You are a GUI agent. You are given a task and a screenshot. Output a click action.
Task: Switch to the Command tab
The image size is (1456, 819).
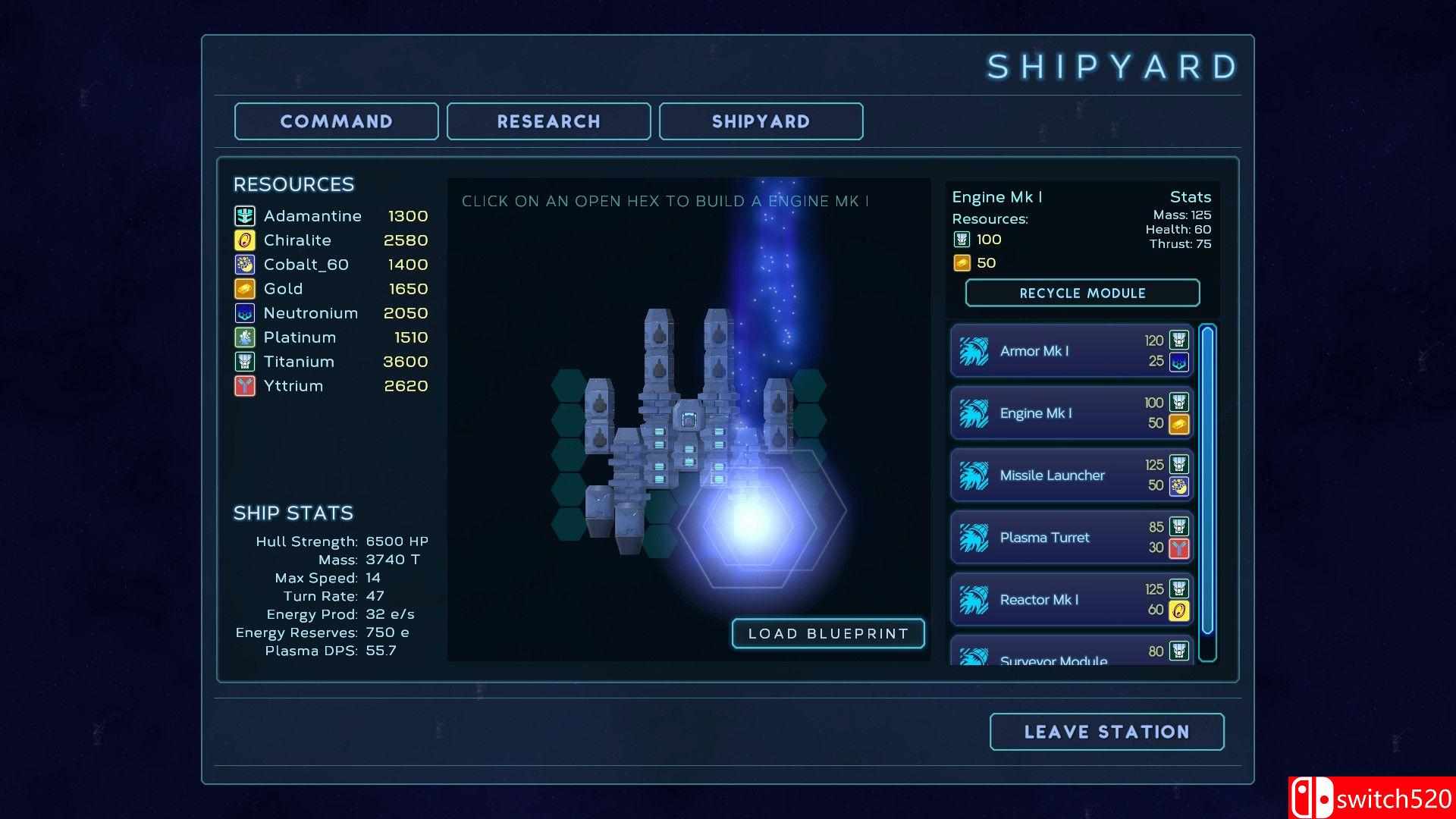click(336, 121)
